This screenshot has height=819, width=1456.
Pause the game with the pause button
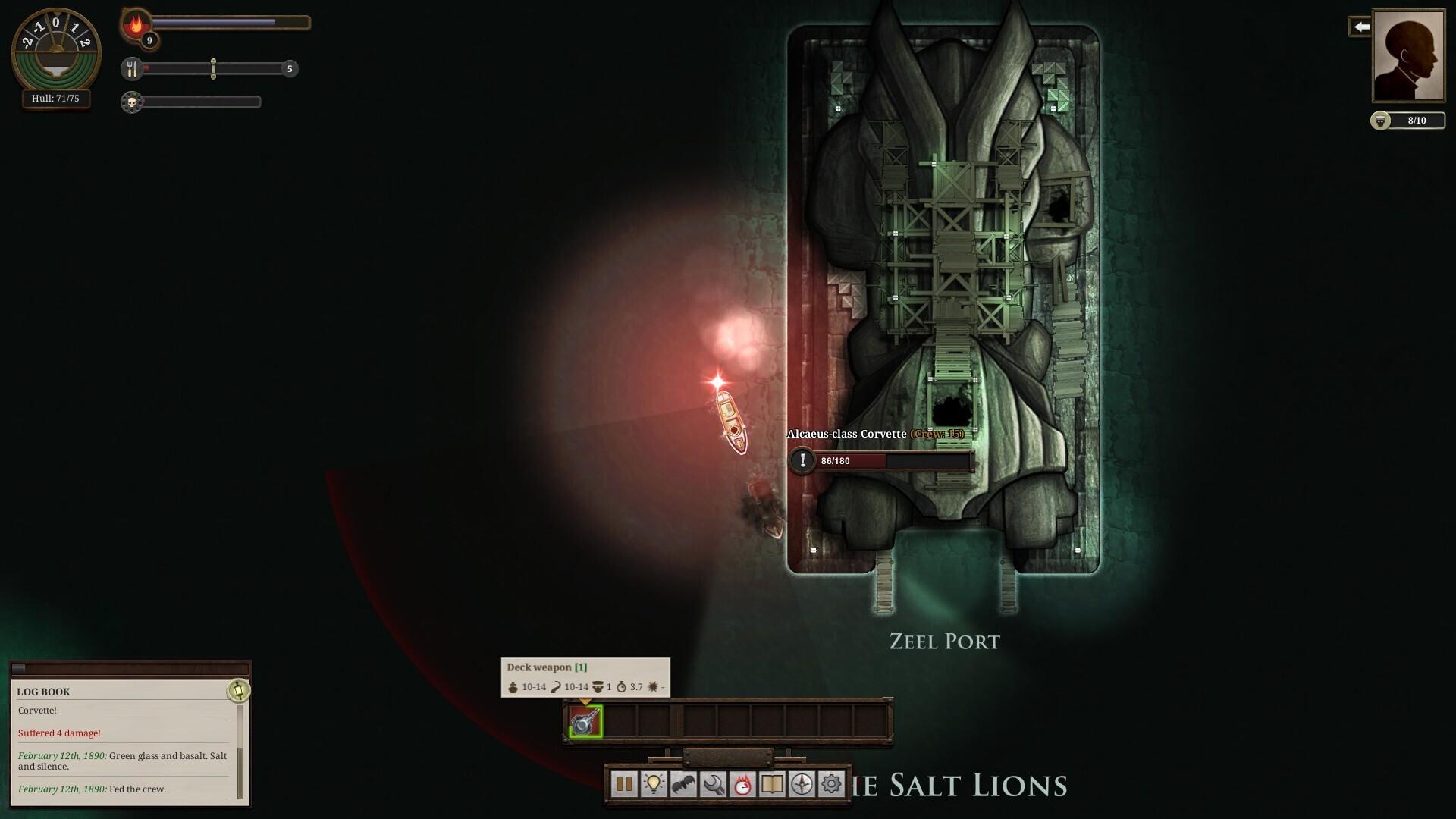coord(624,784)
